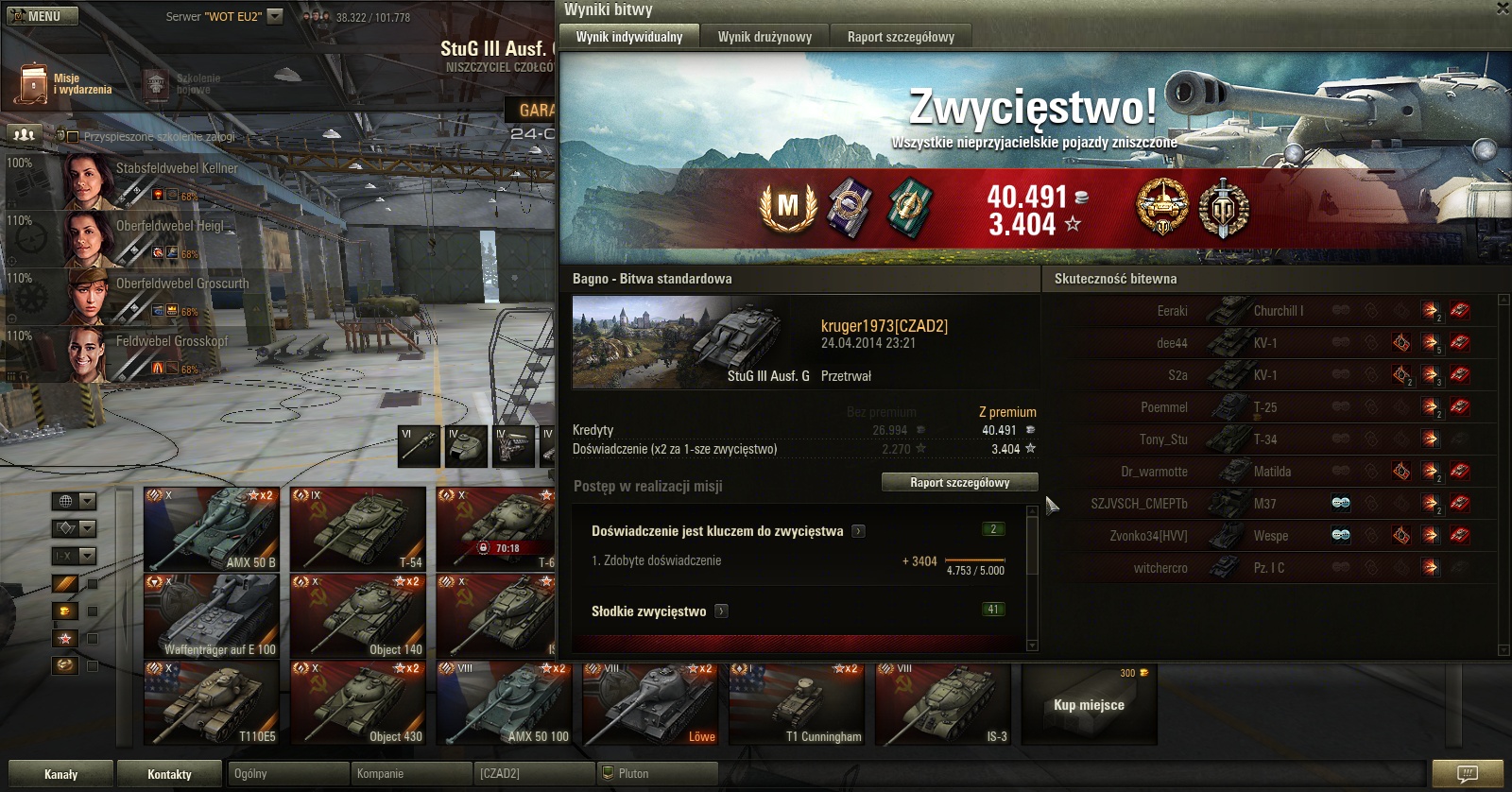Expand the Słodkie zwycięstwo mission
Screen dimensions: 1512x792
pos(722,611)
